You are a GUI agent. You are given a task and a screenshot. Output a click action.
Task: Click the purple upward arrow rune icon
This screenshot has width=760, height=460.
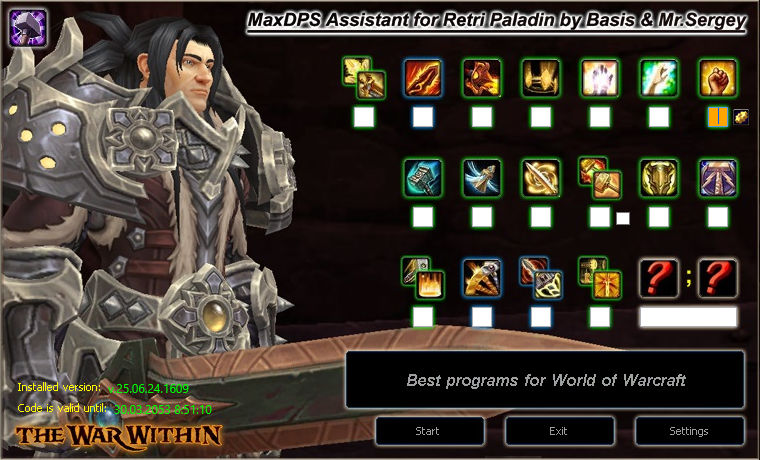click(717, 177)
